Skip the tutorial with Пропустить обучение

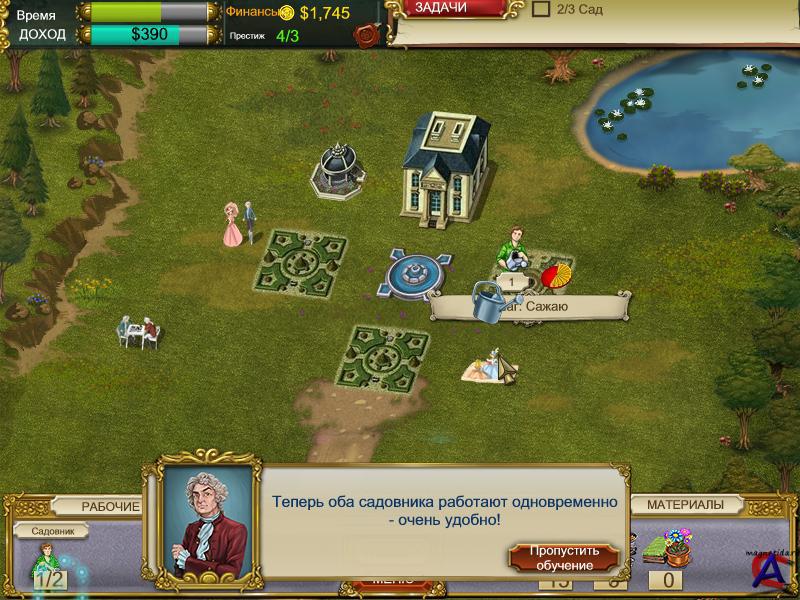coord(564,558)
